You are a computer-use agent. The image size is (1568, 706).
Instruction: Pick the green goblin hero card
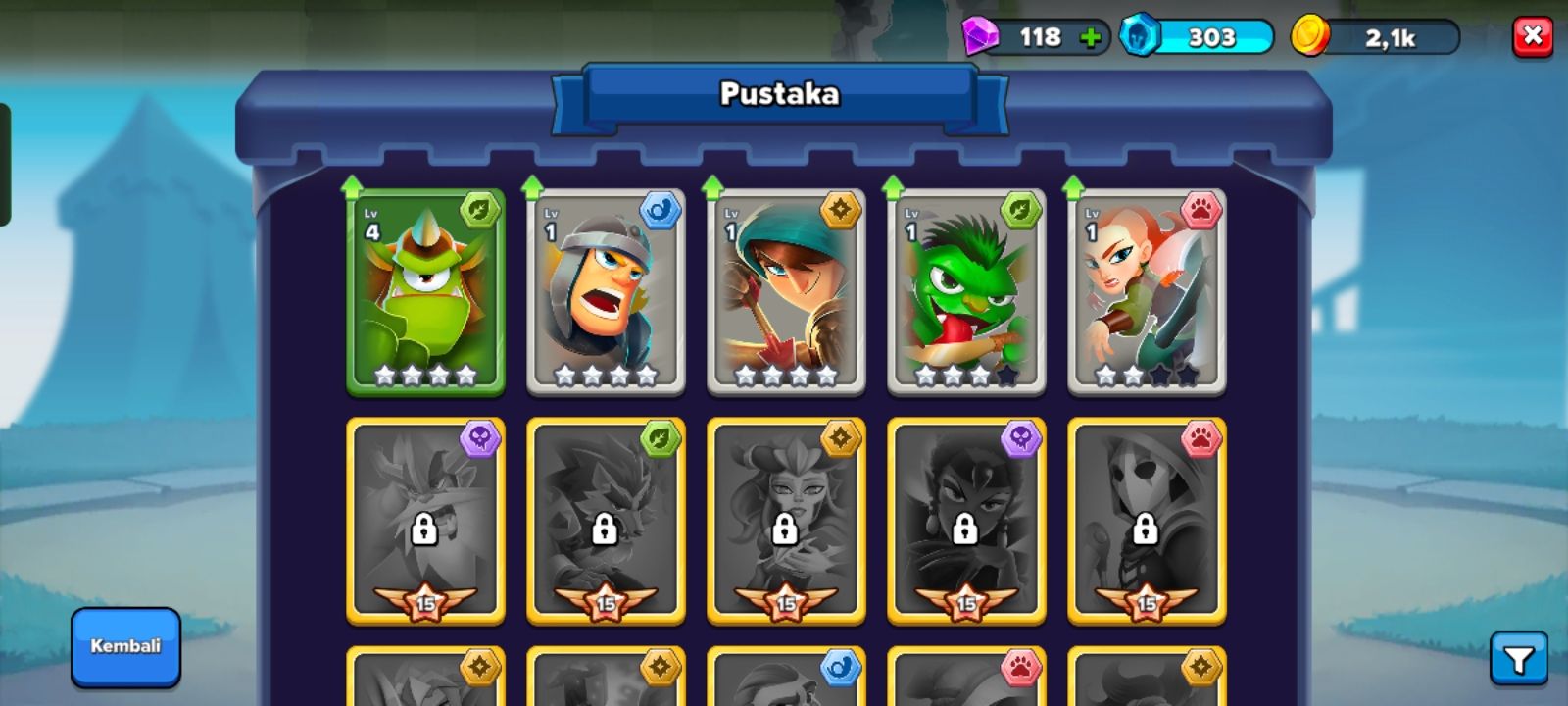pyautogui.click(x=966, y=292)
